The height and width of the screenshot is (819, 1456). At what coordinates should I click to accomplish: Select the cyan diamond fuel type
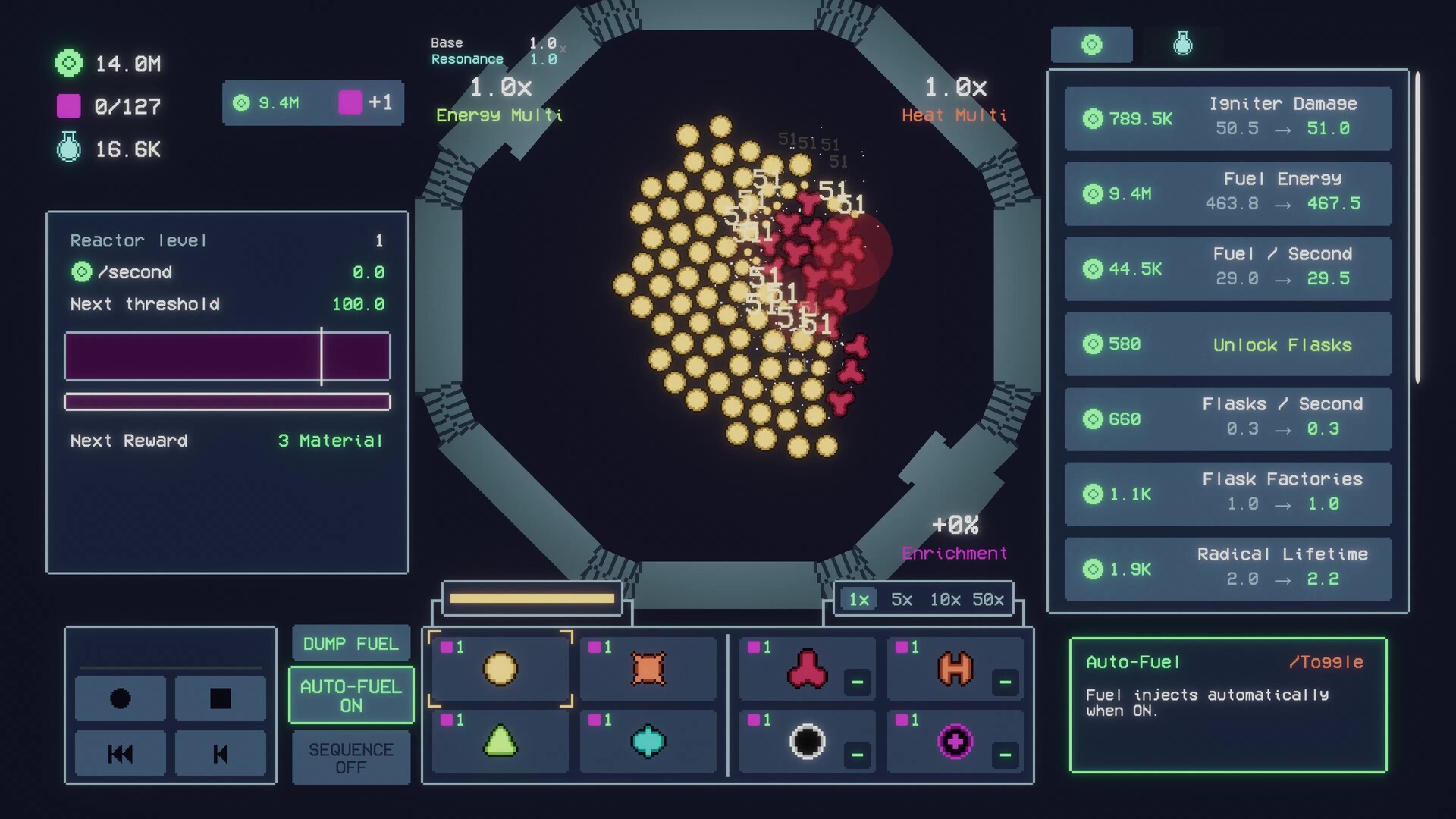point(648,742)
